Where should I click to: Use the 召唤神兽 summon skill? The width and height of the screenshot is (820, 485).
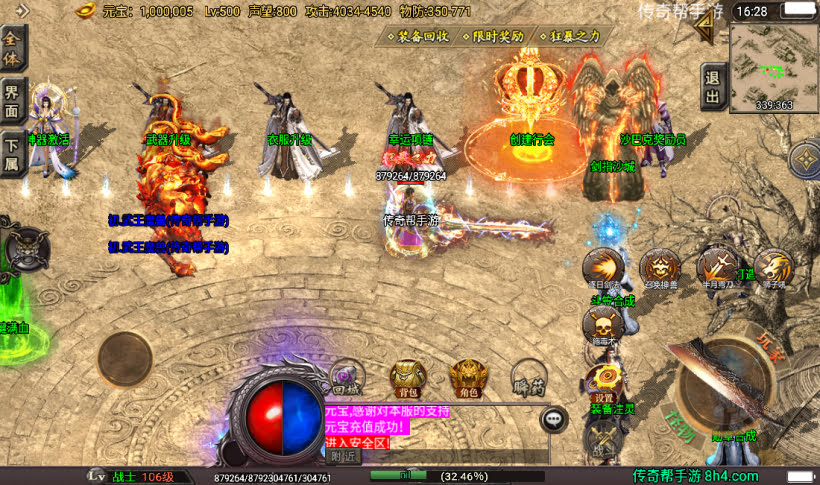point(660,268)
